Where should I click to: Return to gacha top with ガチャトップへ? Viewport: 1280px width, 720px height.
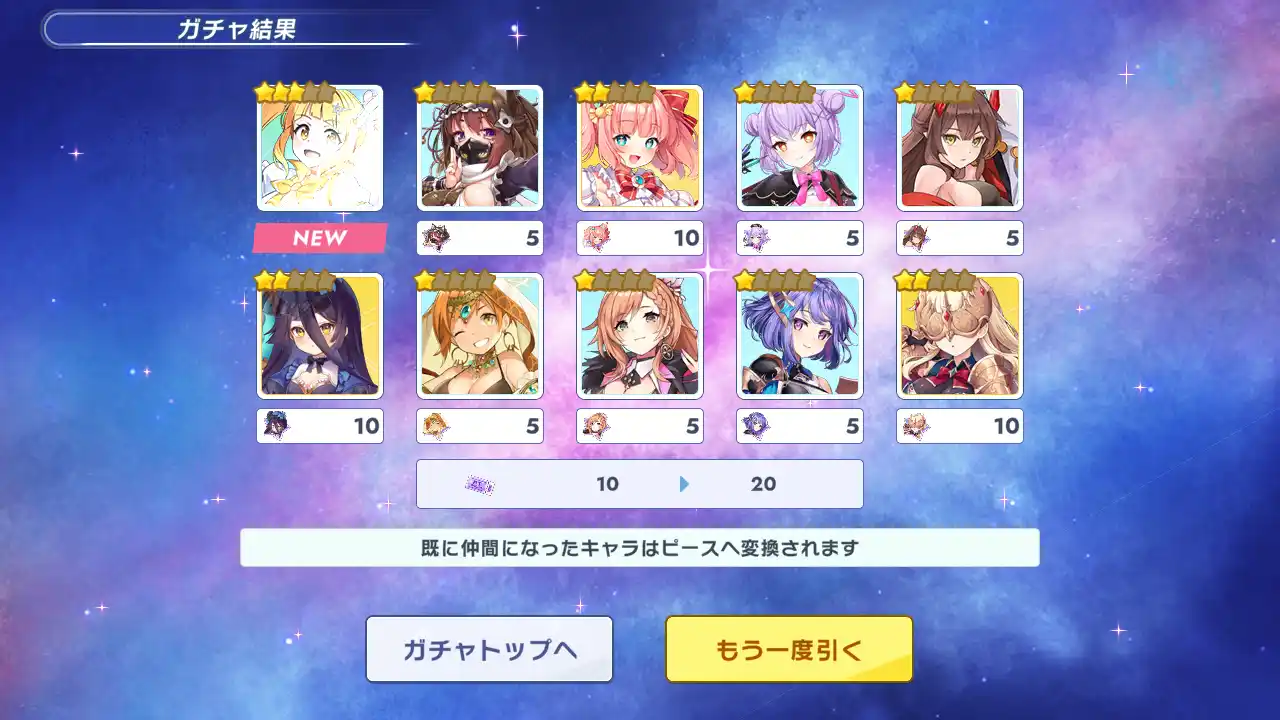[x=489, y=649]
